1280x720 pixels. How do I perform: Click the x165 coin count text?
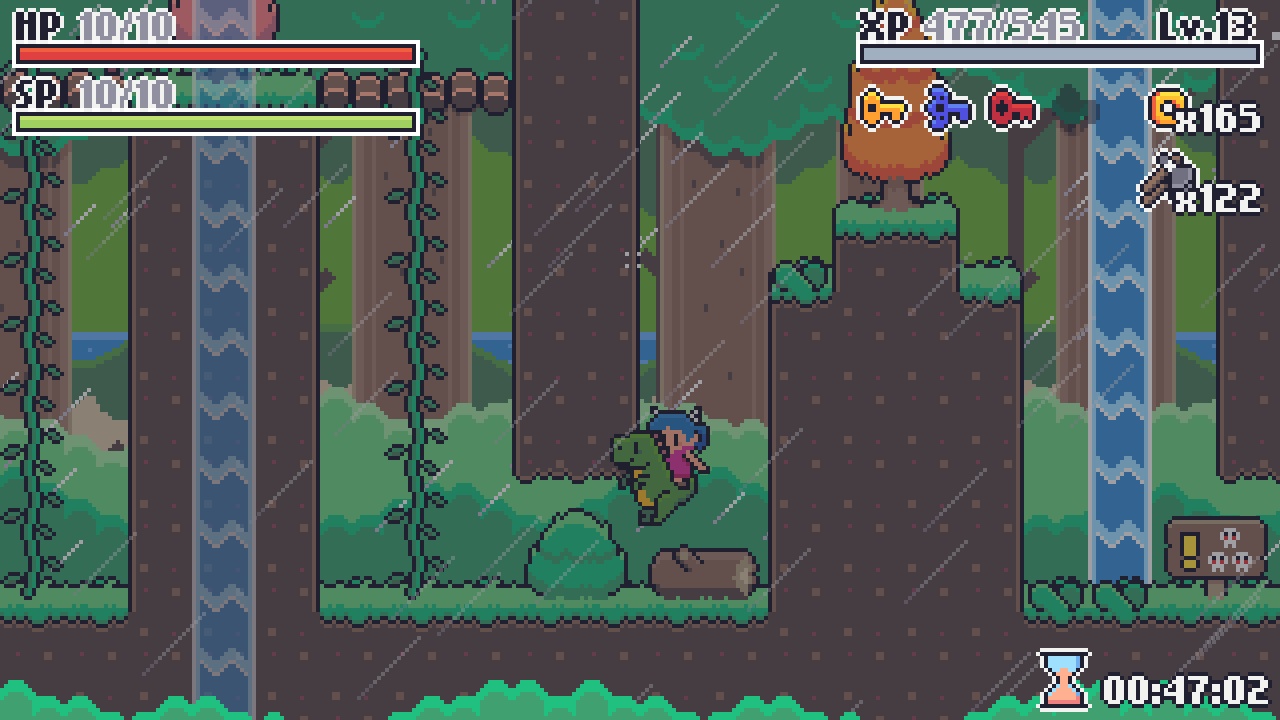1220,116
